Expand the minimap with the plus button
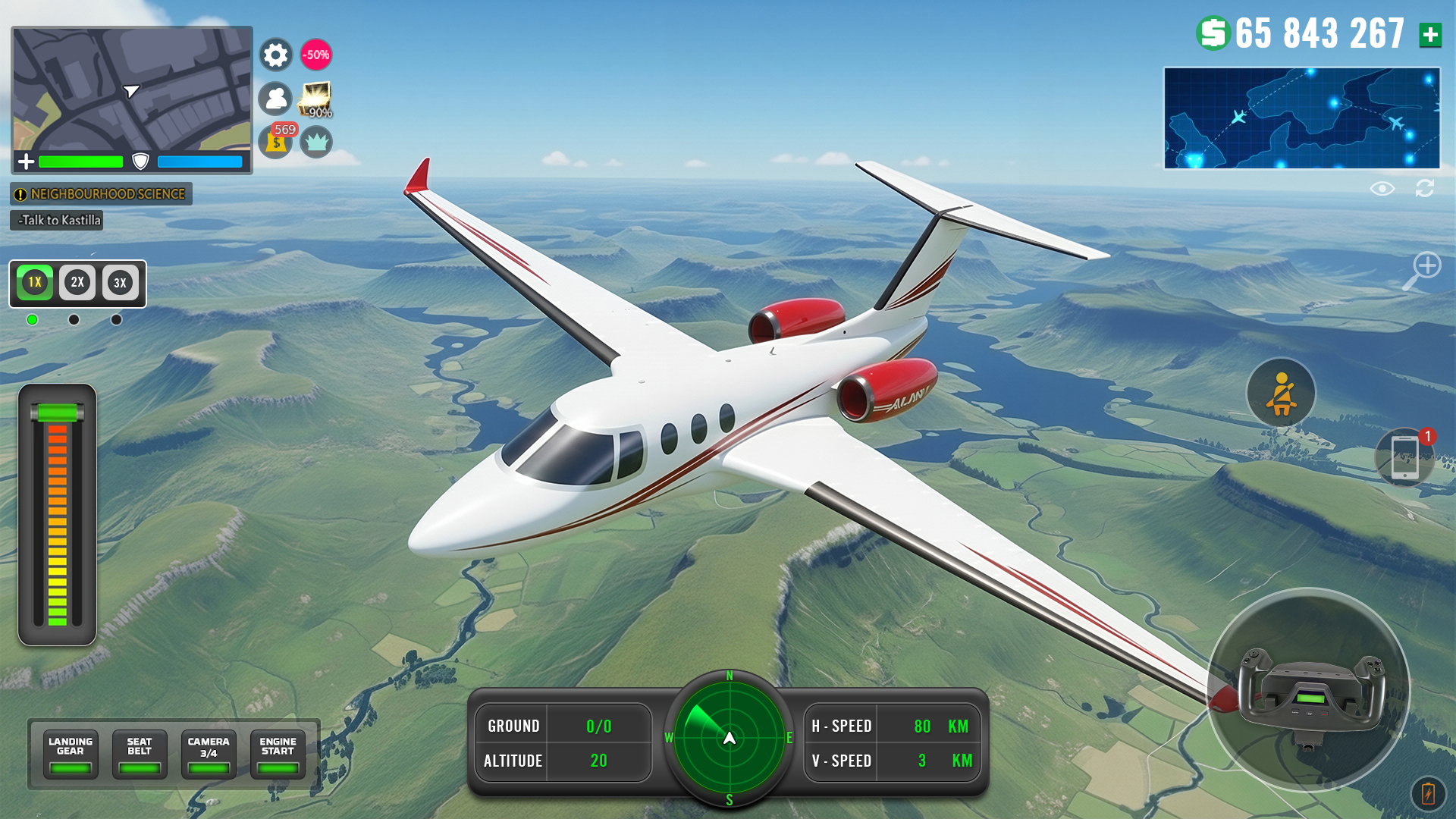Image resolution: width=1456 pixels, height=819 pixels. (26, 161)
